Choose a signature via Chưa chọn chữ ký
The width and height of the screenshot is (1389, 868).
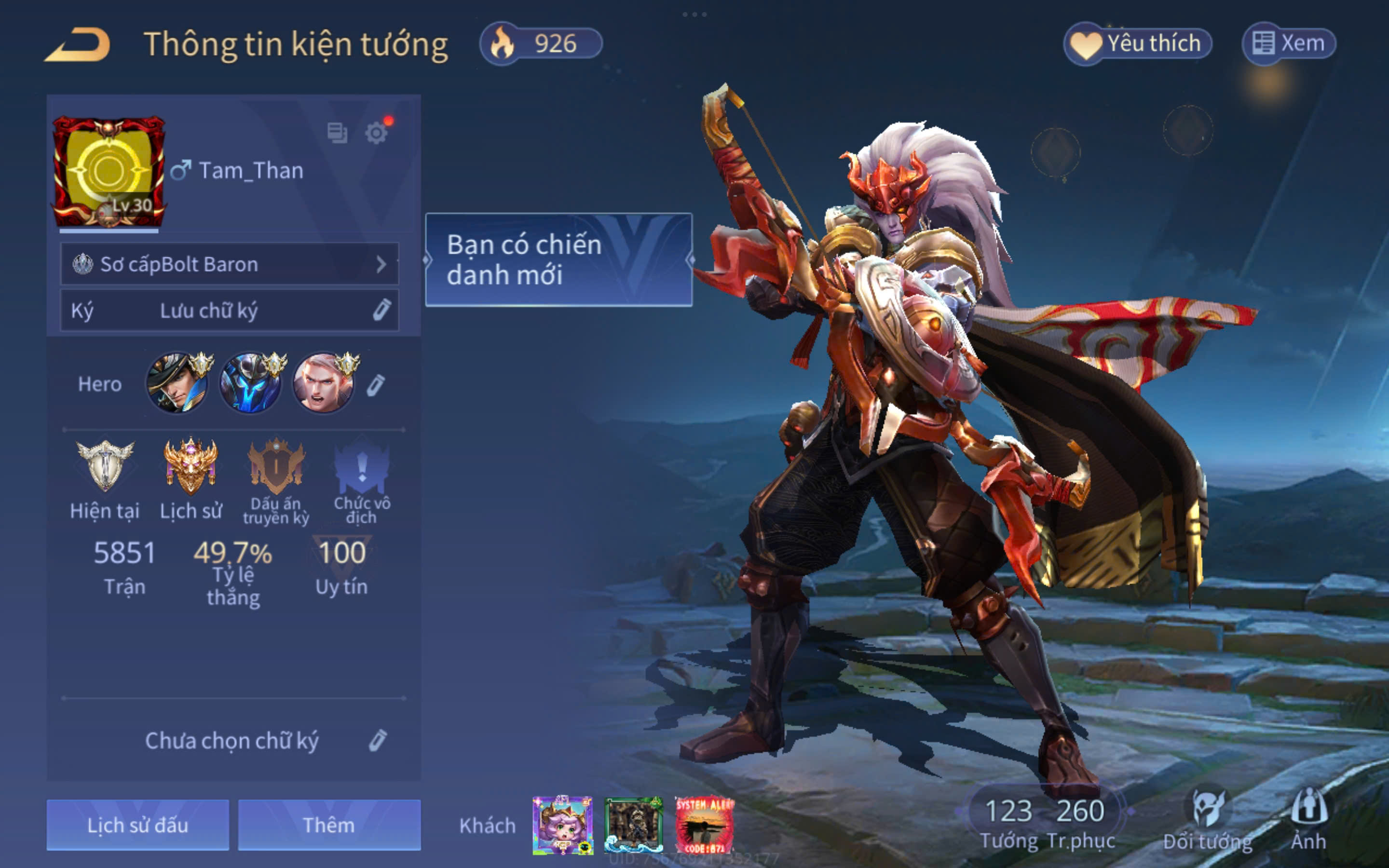coord(377,741)
